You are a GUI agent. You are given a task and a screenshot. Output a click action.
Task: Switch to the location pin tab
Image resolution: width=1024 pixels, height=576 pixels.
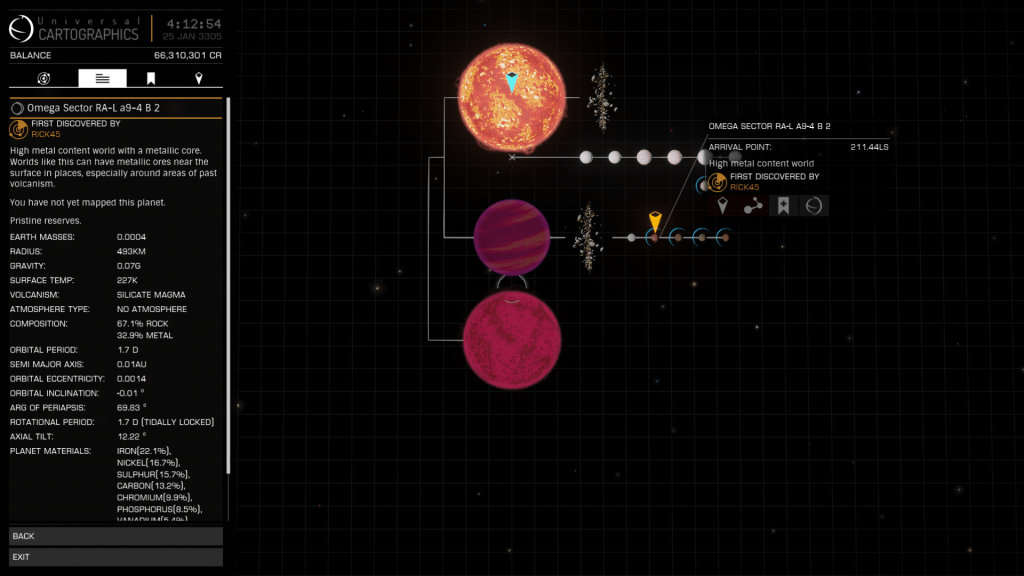pyautogui.click(x=198, y=78)
